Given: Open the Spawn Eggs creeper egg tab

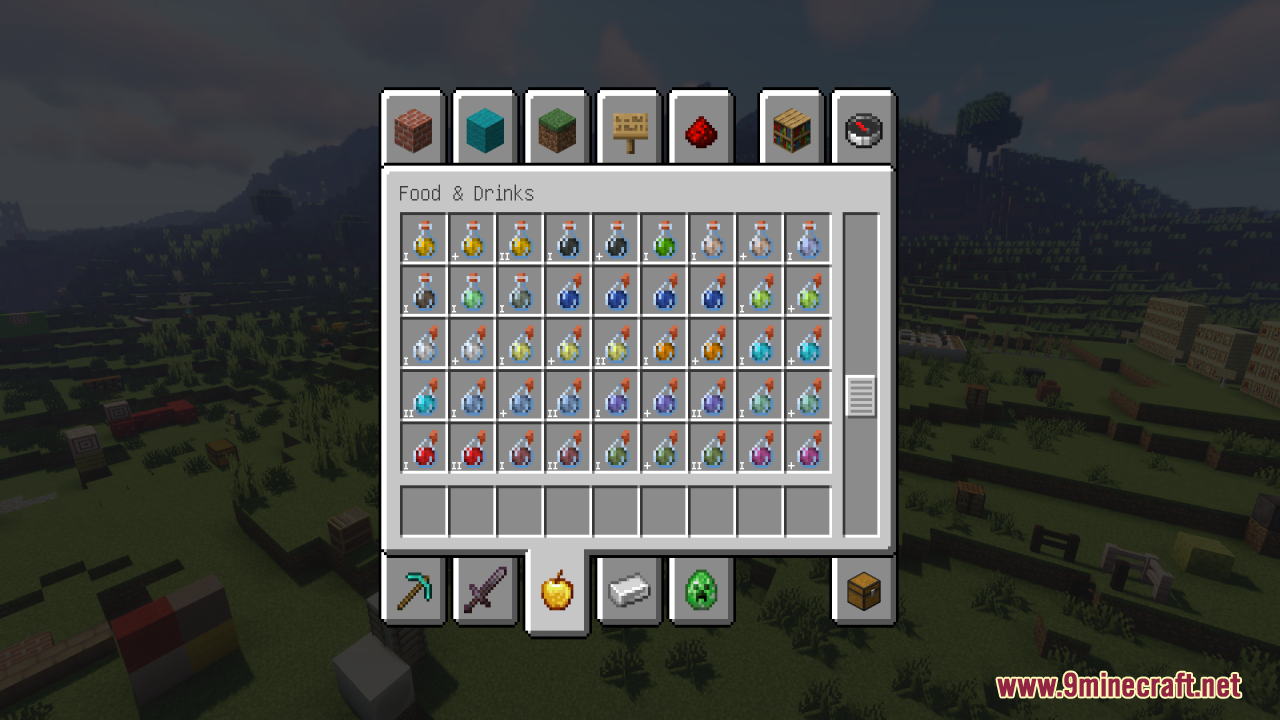Looking at the screenshot, I should [x=700, y=592].
